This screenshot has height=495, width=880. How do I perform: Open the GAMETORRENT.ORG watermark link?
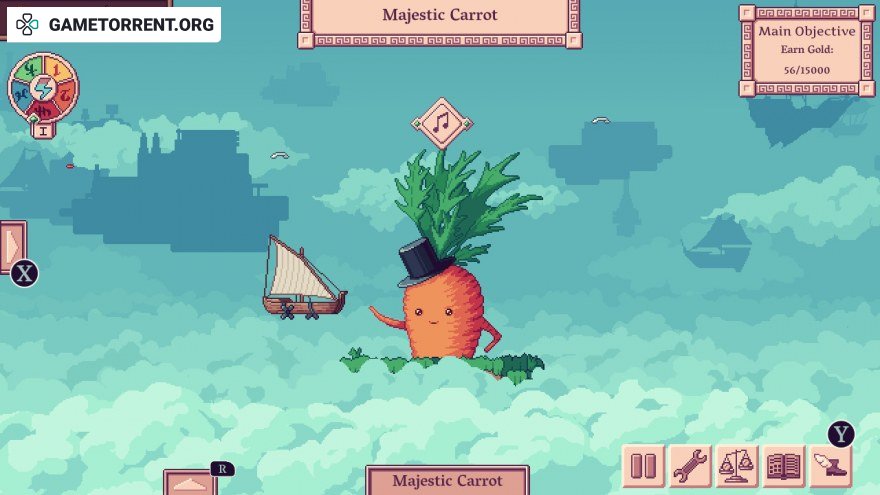coord(112,24)
